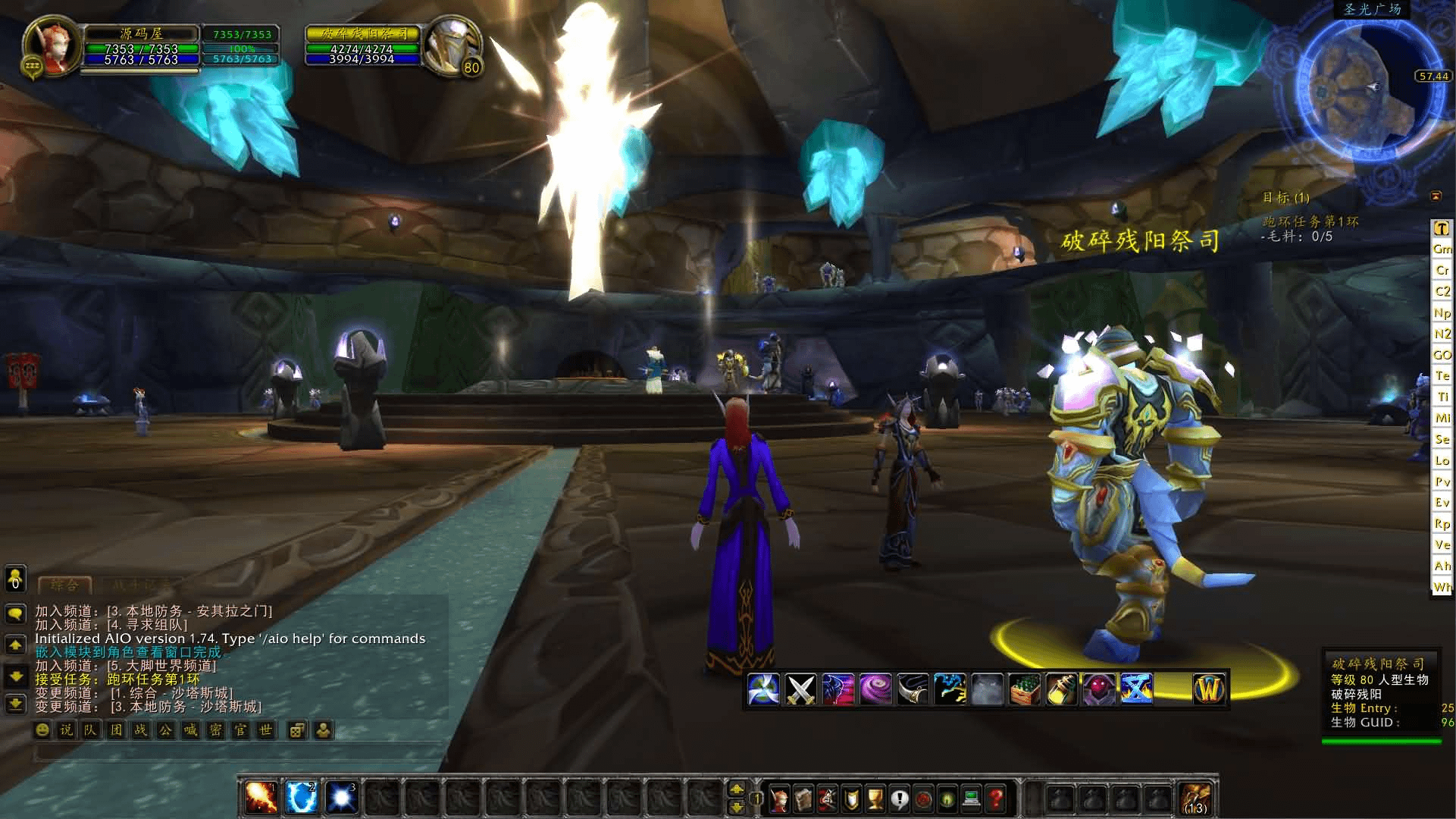This screenshot has height=819, width=1456.
Task: Open the golden chalice achievements button
Action: tap(875, 799)
